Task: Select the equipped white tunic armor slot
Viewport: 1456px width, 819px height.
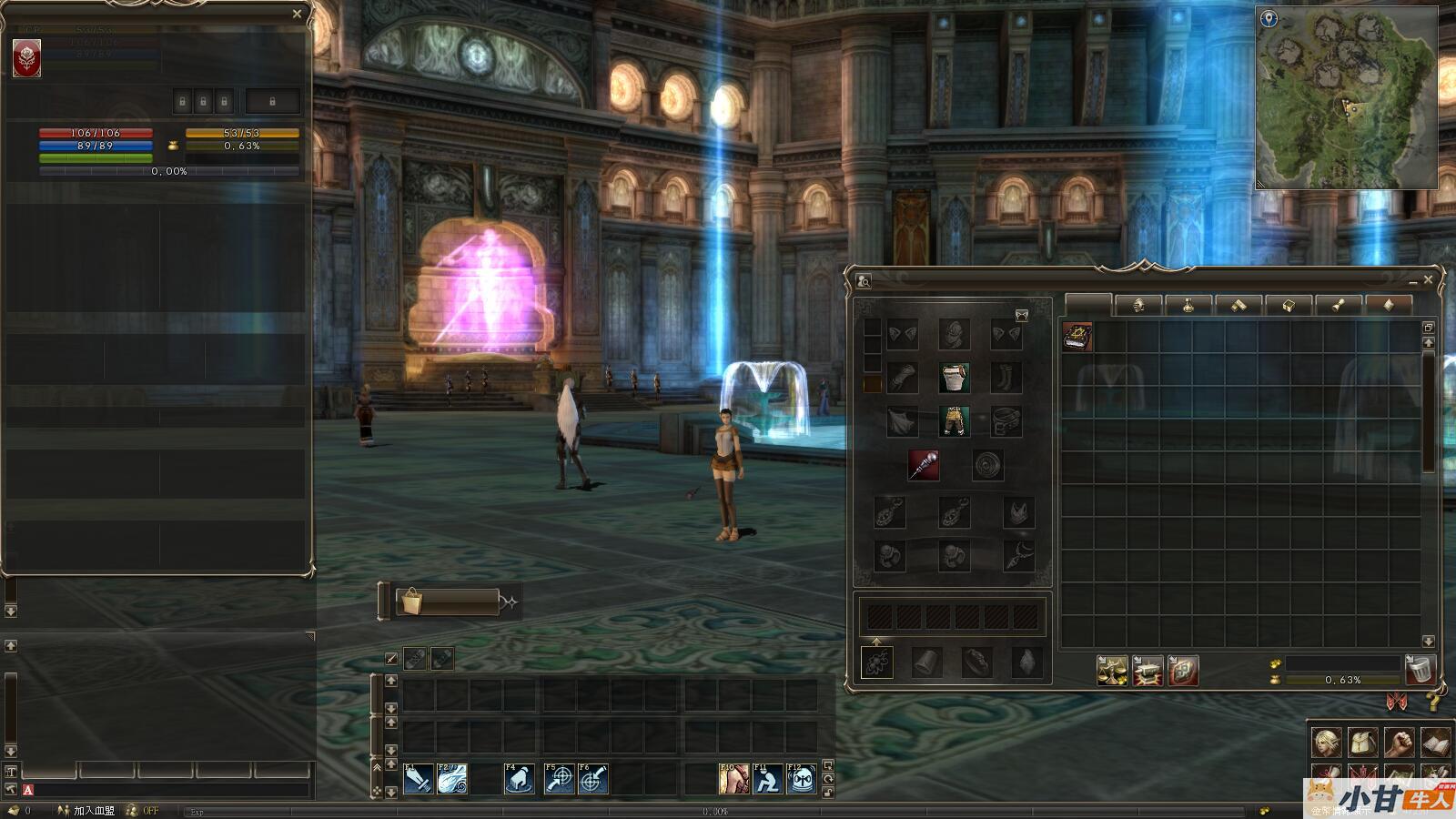Action: click(954, 378)
